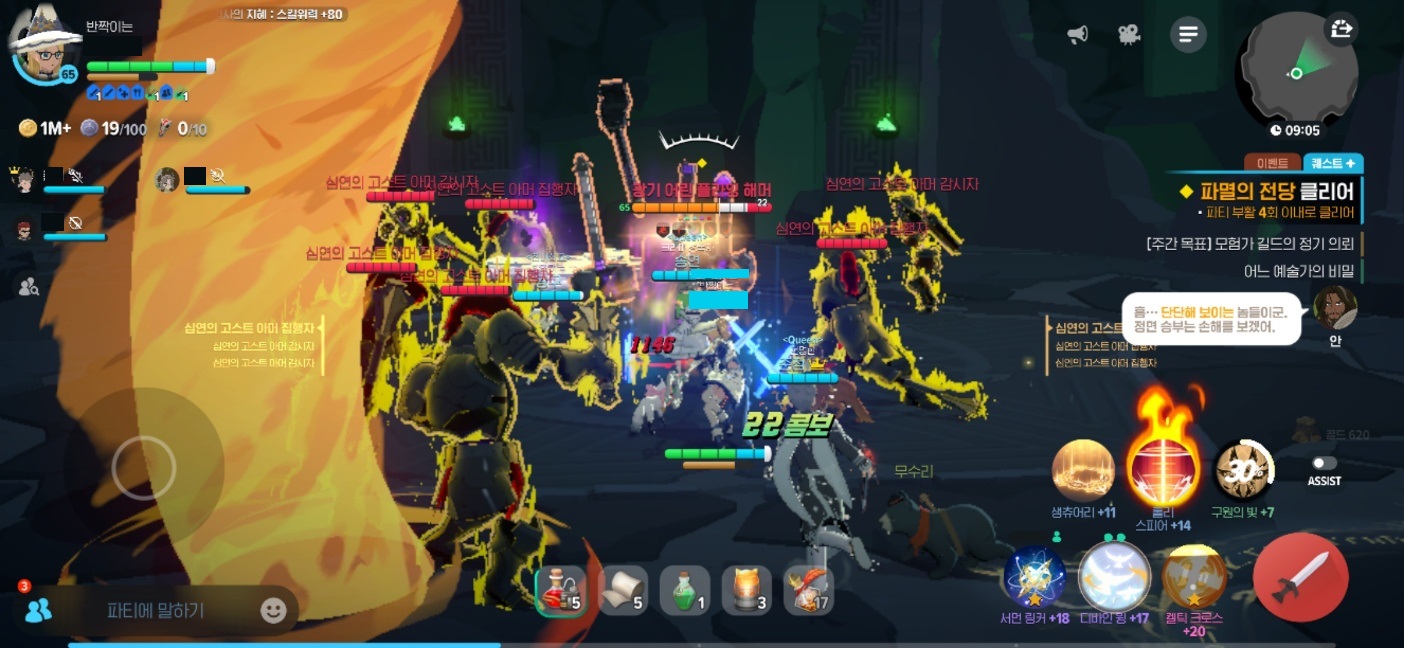Cast the 서먼 링커 skill
The width and height of the screenshot is (1404, 648).
[x=1035, y=577]
